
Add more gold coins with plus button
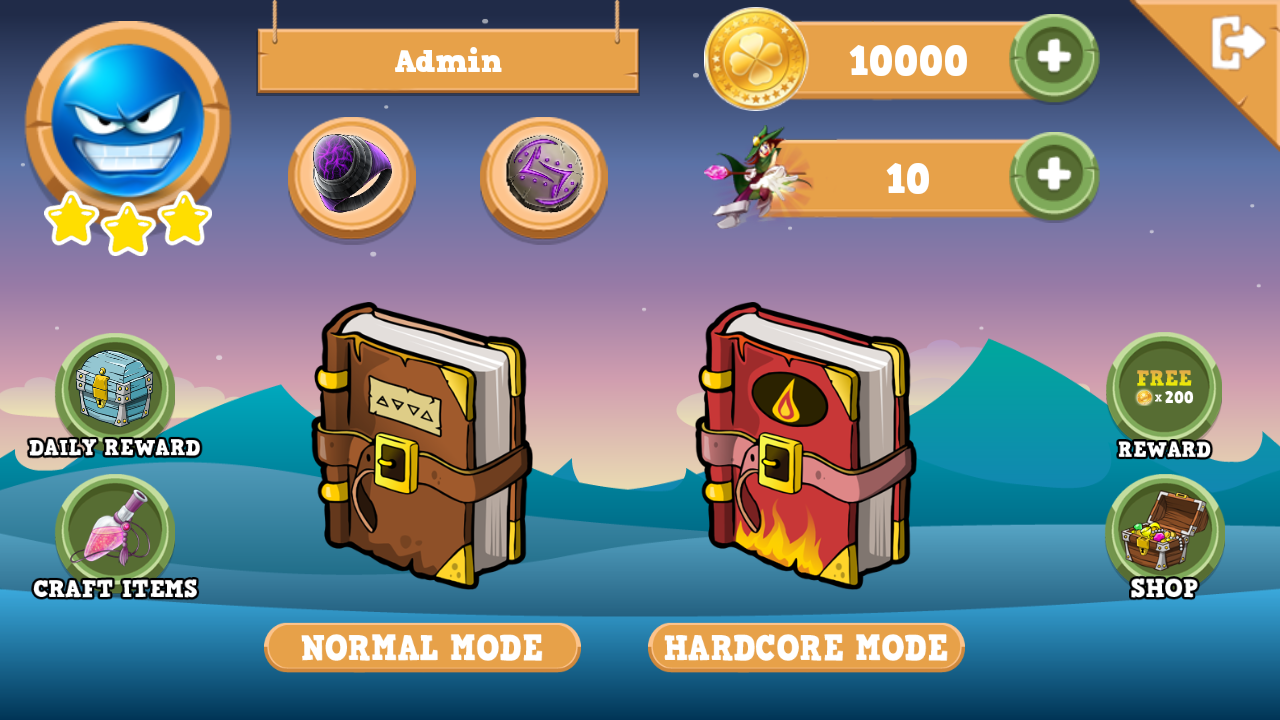point(1054,57)
